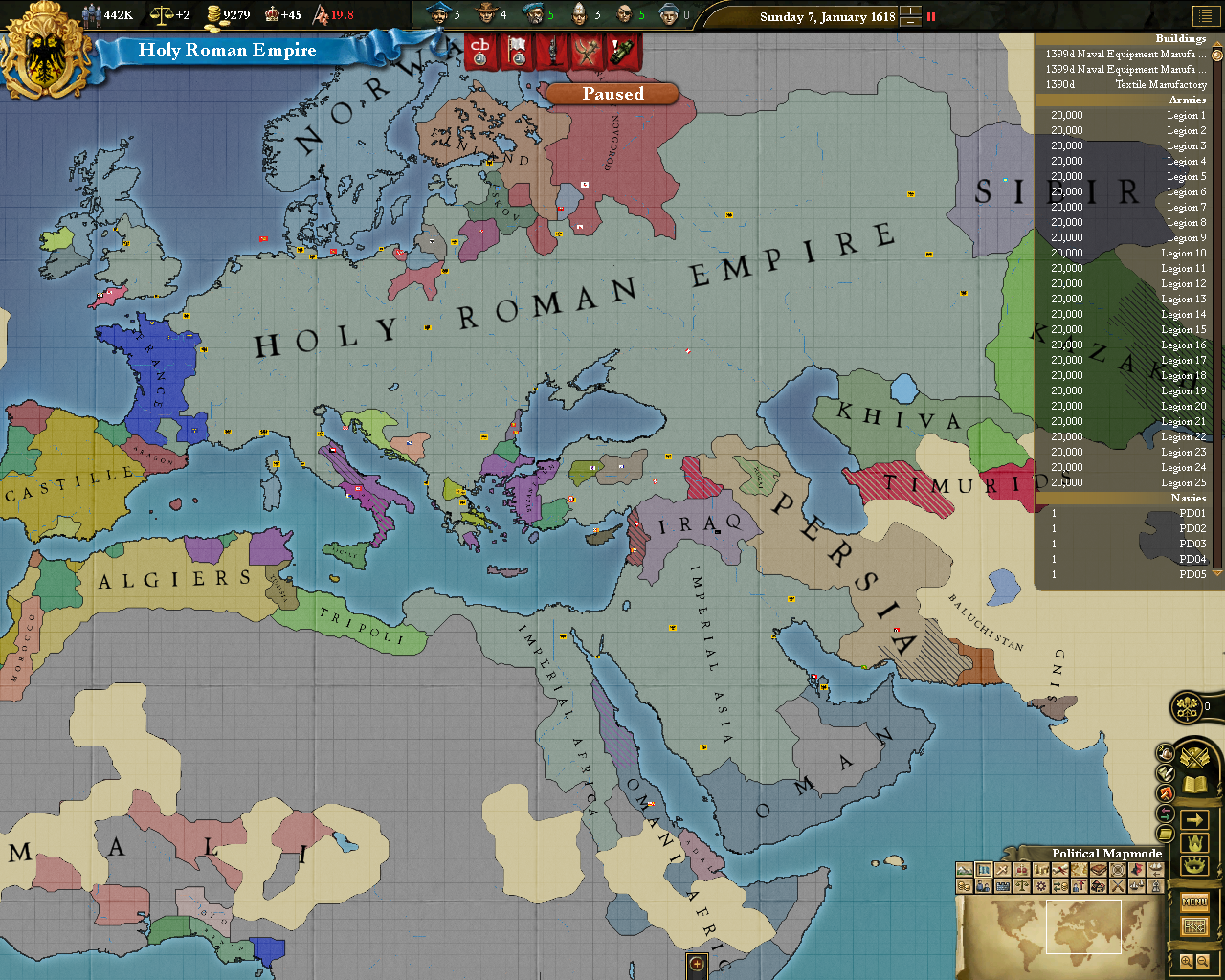
Task: Select the terrain mapmode icon
Action: coord(964,869)
